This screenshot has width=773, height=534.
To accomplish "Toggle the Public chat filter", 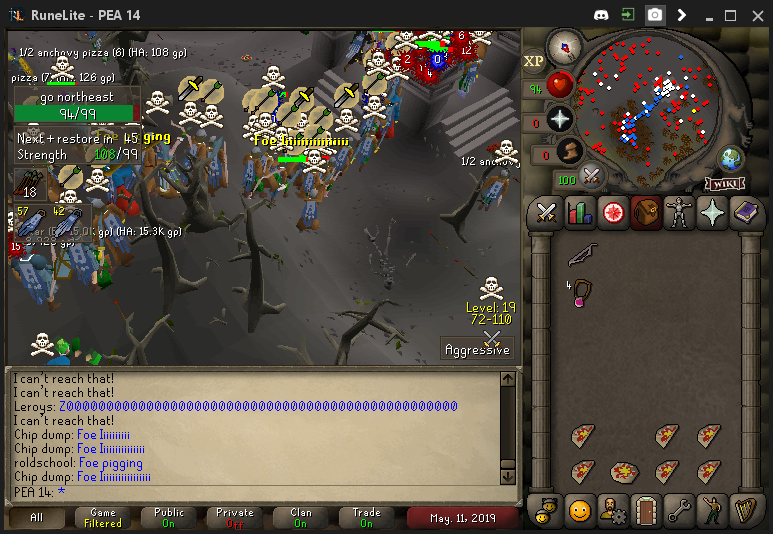I will click(169, 517).
